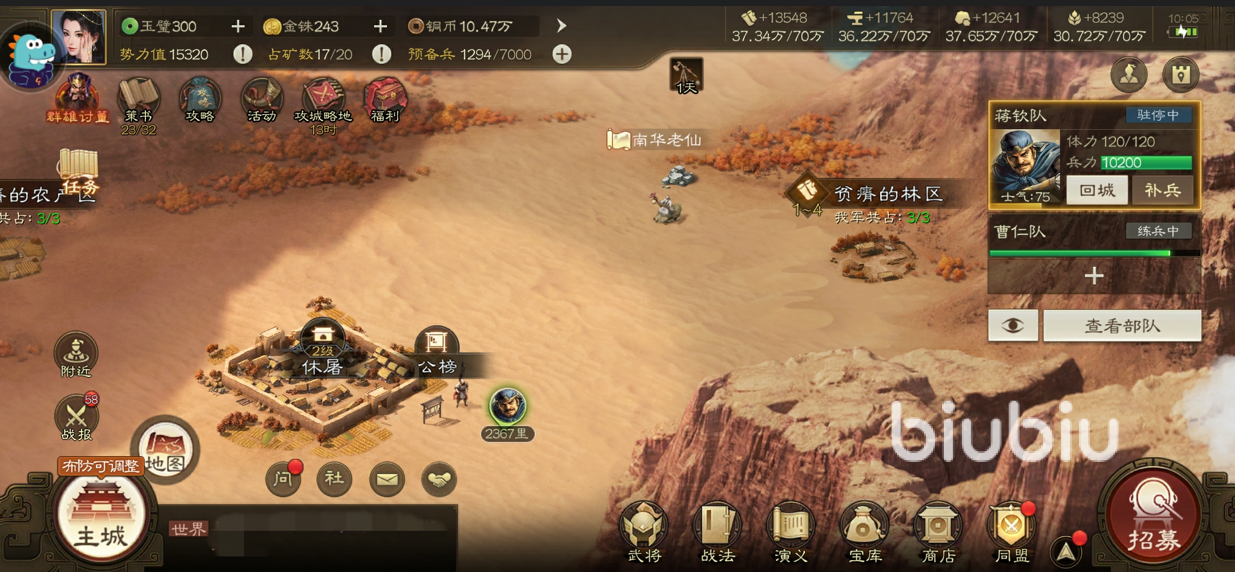The width and height of the screenshot is (1235, 572).
Task: Open the 主城 main city button
Action: (101, 517)
